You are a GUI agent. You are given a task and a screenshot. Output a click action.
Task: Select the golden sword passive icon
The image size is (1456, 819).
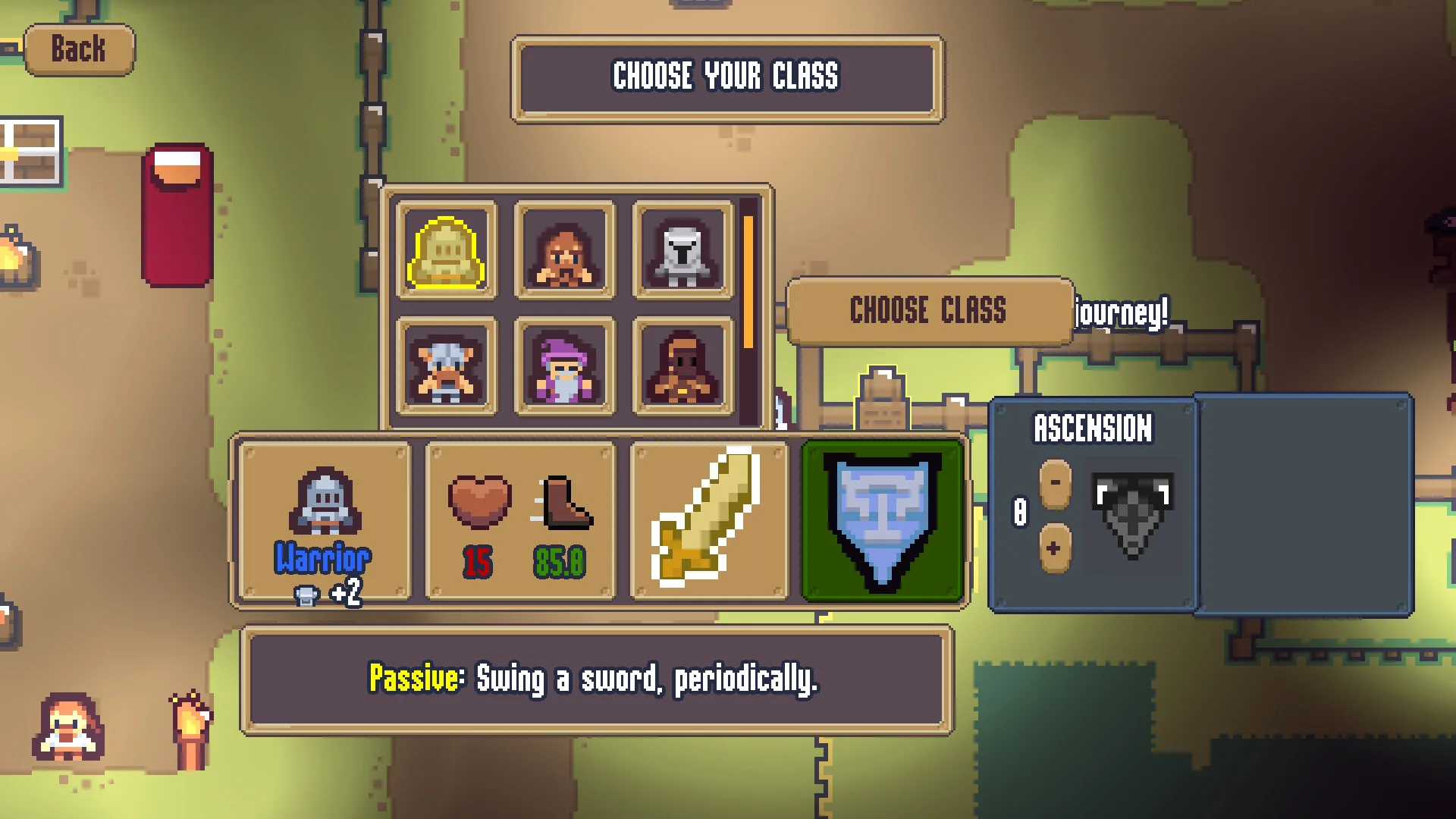point(709,521)
